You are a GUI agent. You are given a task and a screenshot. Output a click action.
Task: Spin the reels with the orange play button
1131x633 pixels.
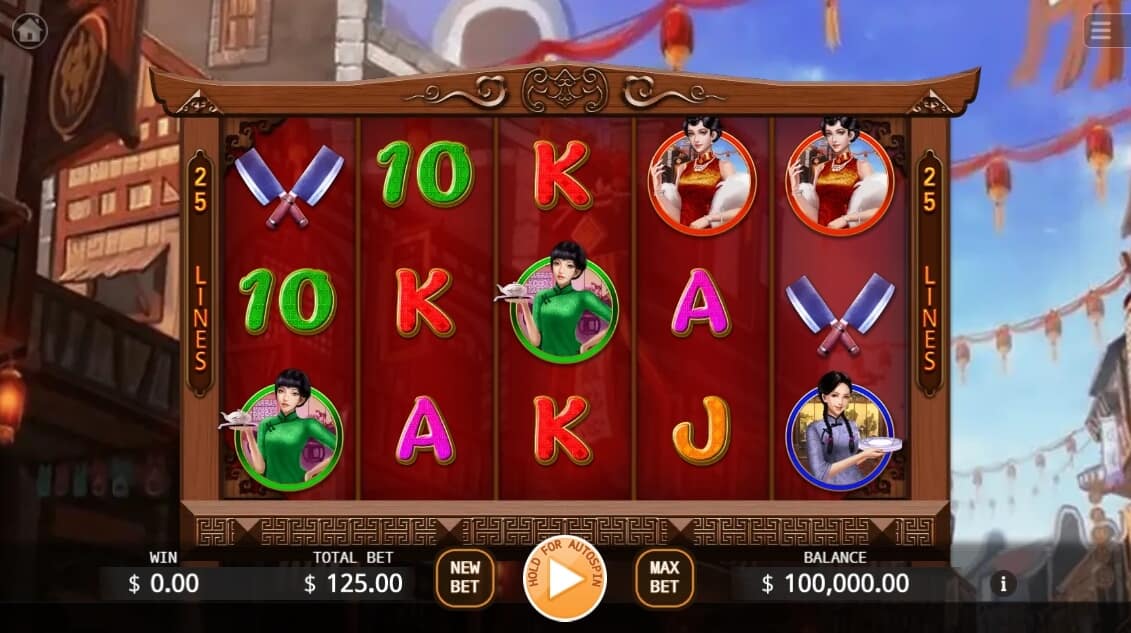[x=565, y=578]
